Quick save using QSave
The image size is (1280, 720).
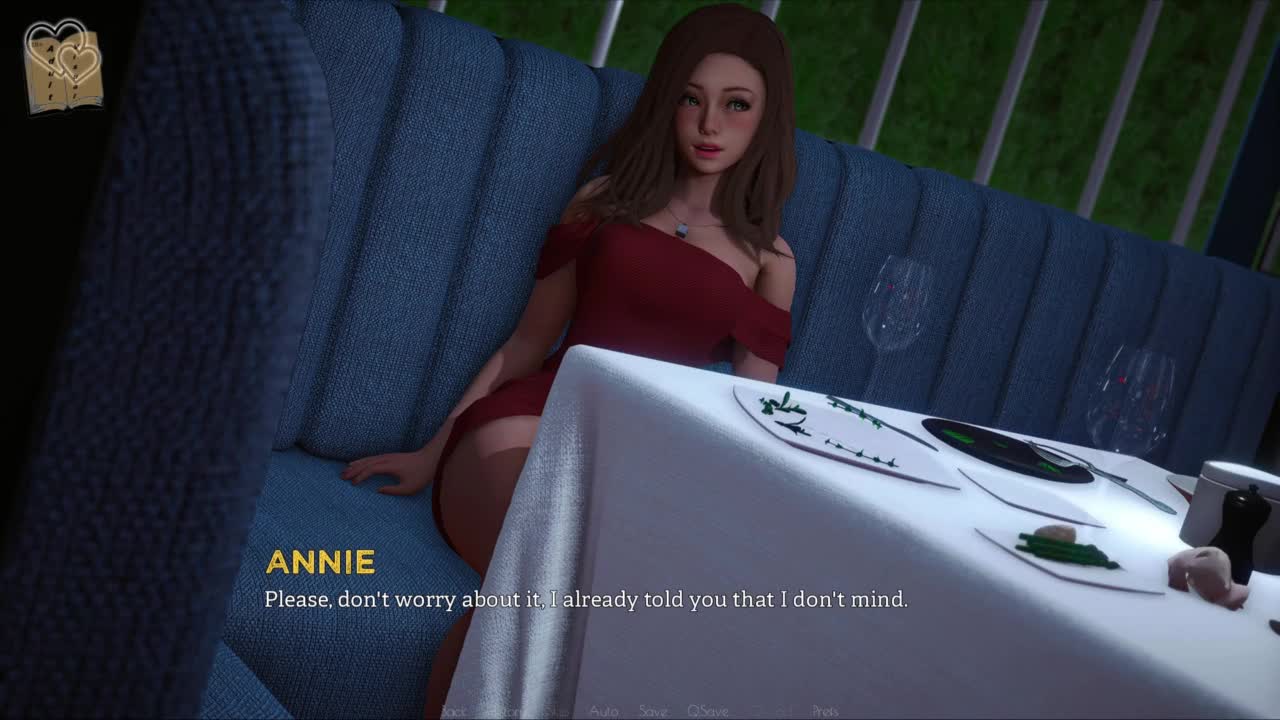[x=707, y=711]
